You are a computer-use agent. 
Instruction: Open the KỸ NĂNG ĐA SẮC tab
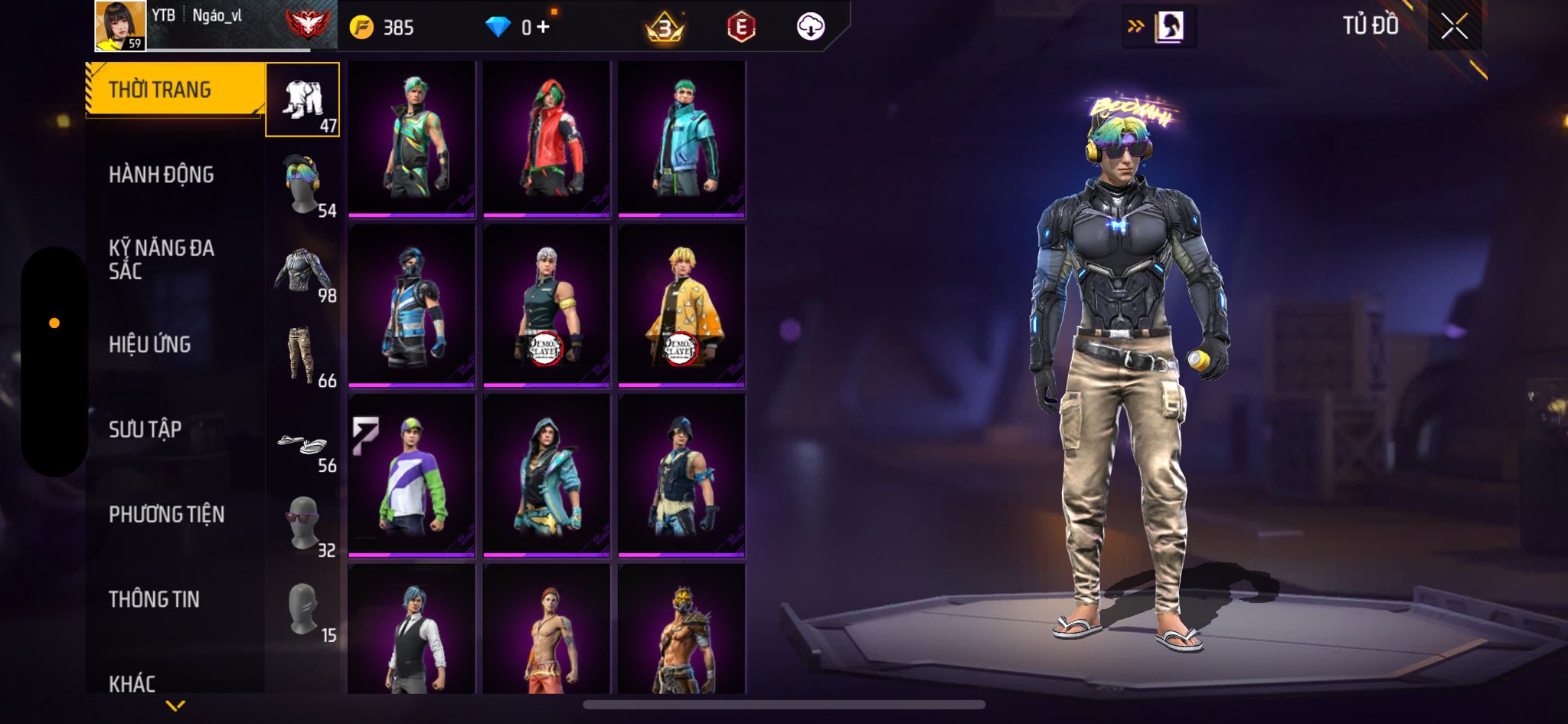click(161, 259)
